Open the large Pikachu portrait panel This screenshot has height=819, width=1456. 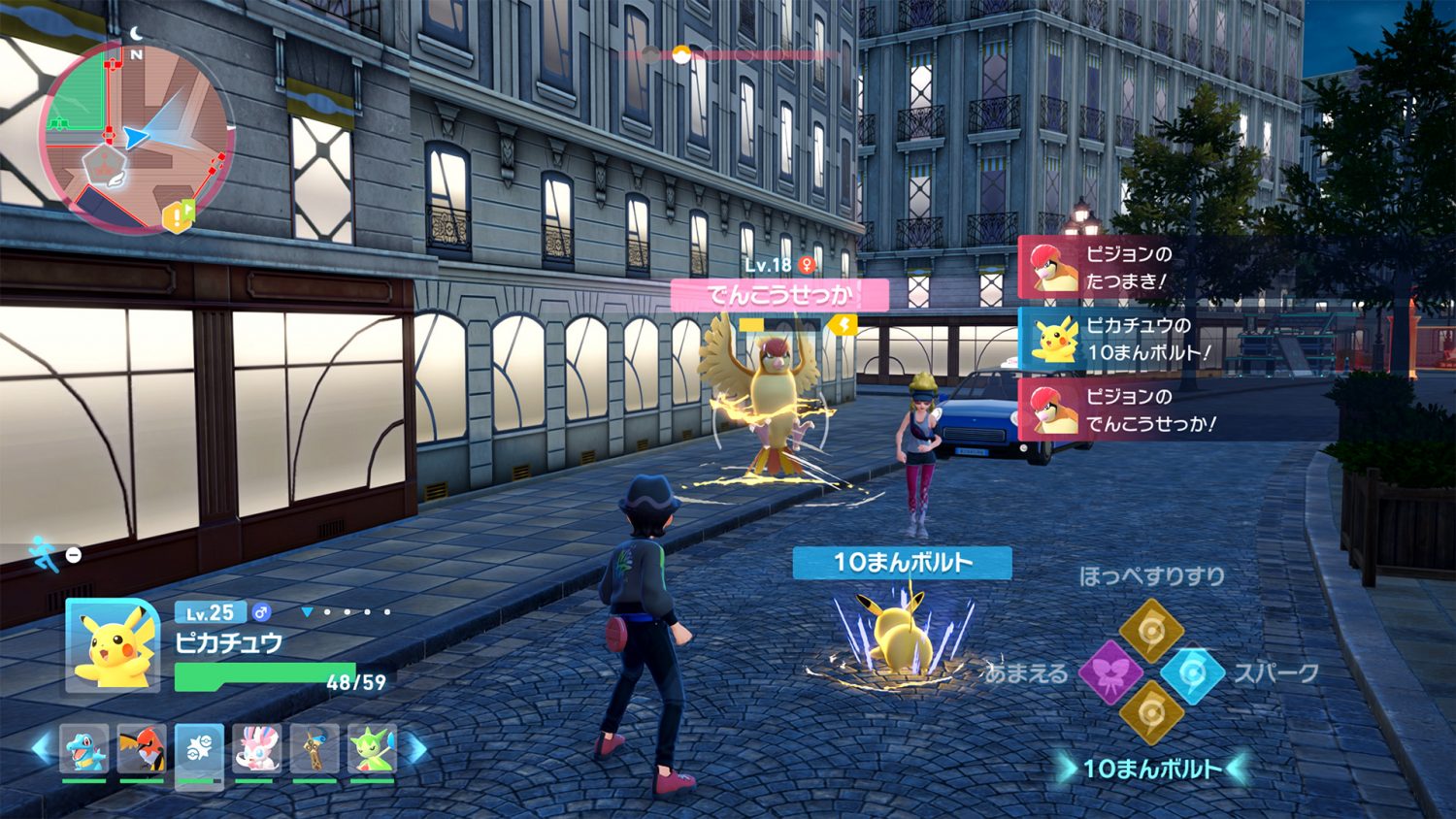click(x=114, y=645)
